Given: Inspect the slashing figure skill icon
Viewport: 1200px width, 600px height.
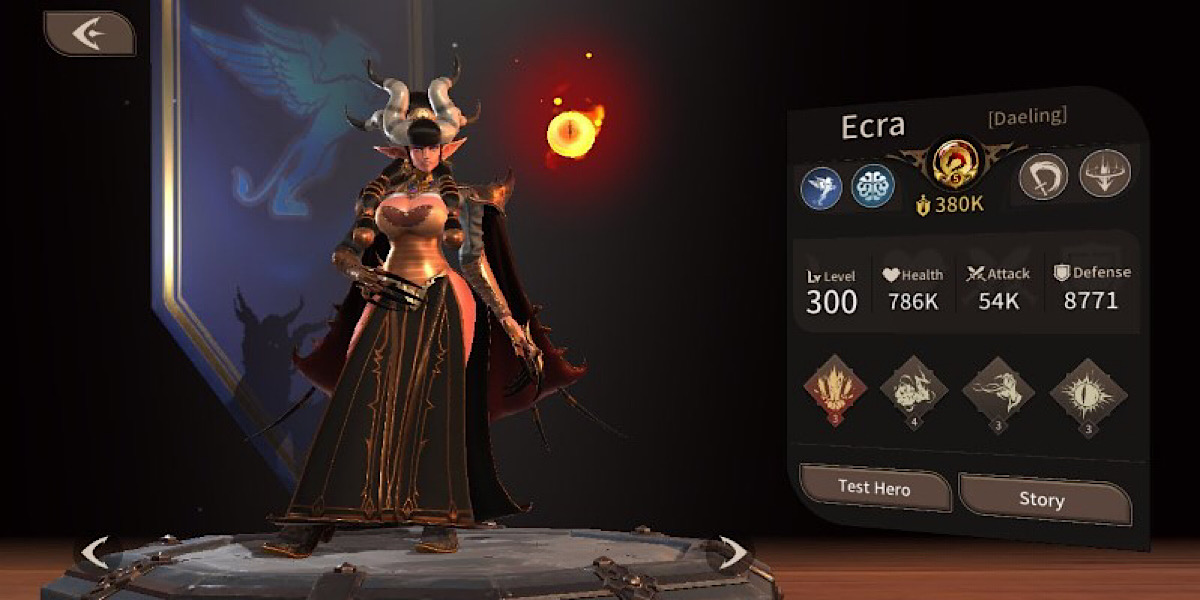Looking at the screenshot, I should click(997, 392).
